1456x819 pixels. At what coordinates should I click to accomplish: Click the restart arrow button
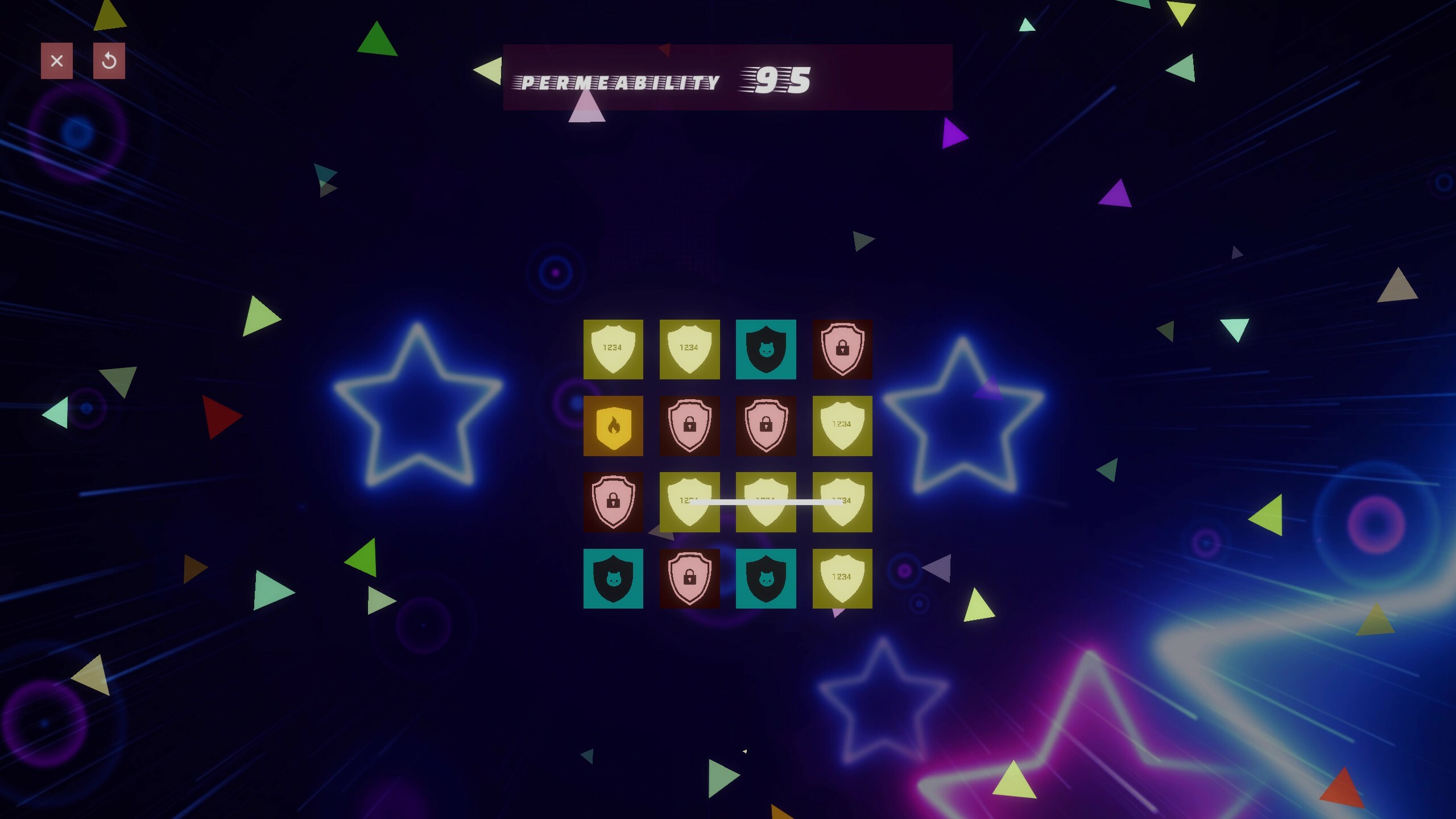point(109,61)
